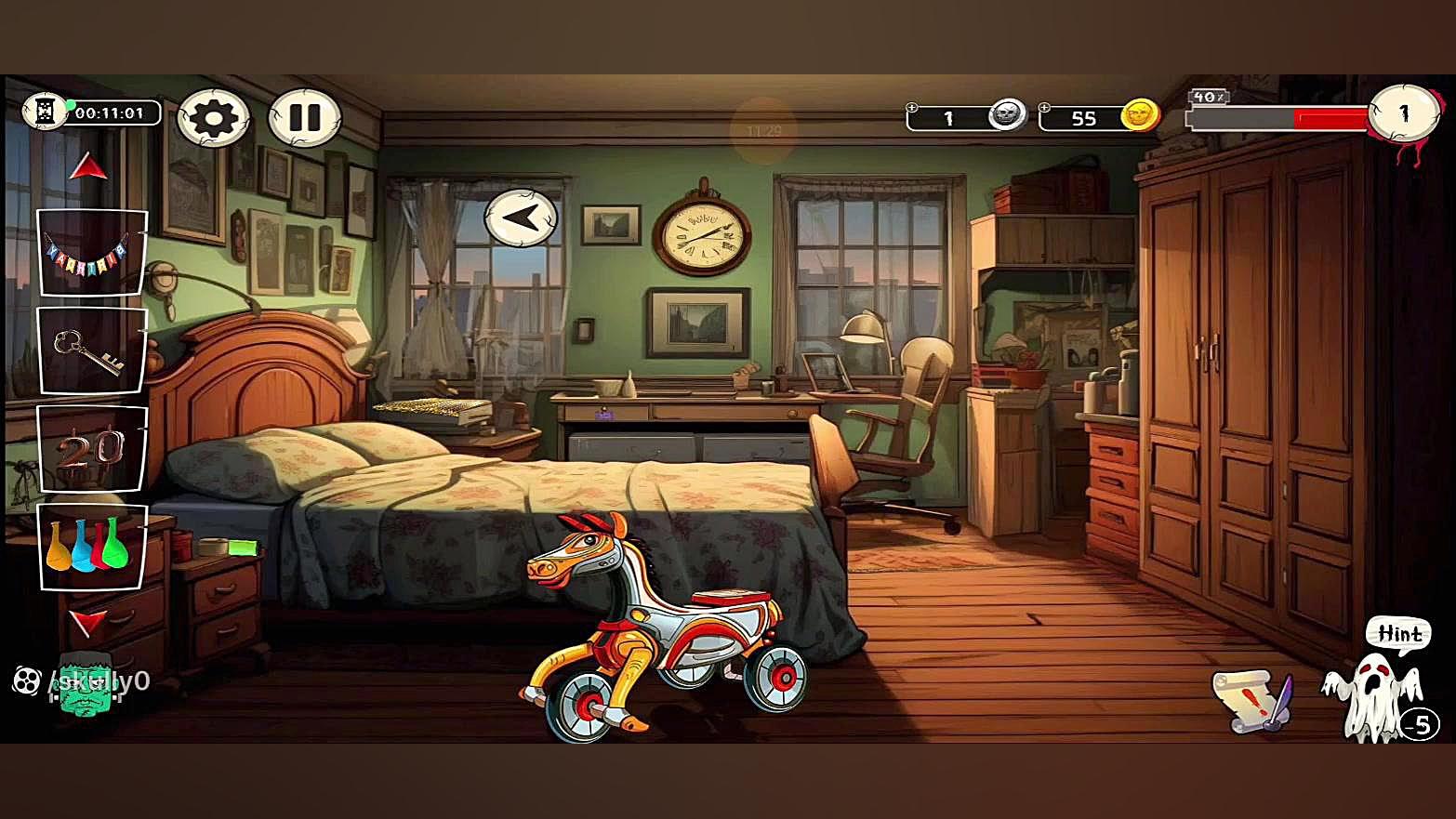Choose the number 20 inventory item
The image size is (1456, 819).
91,449
